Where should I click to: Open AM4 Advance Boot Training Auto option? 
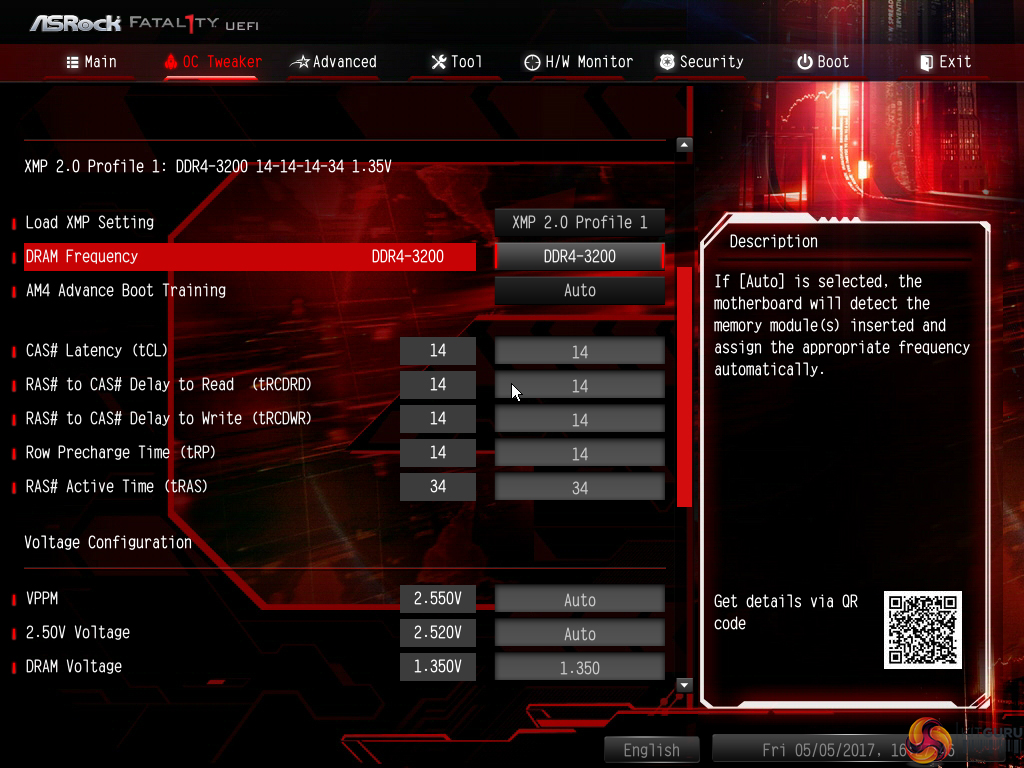[580, 290]
